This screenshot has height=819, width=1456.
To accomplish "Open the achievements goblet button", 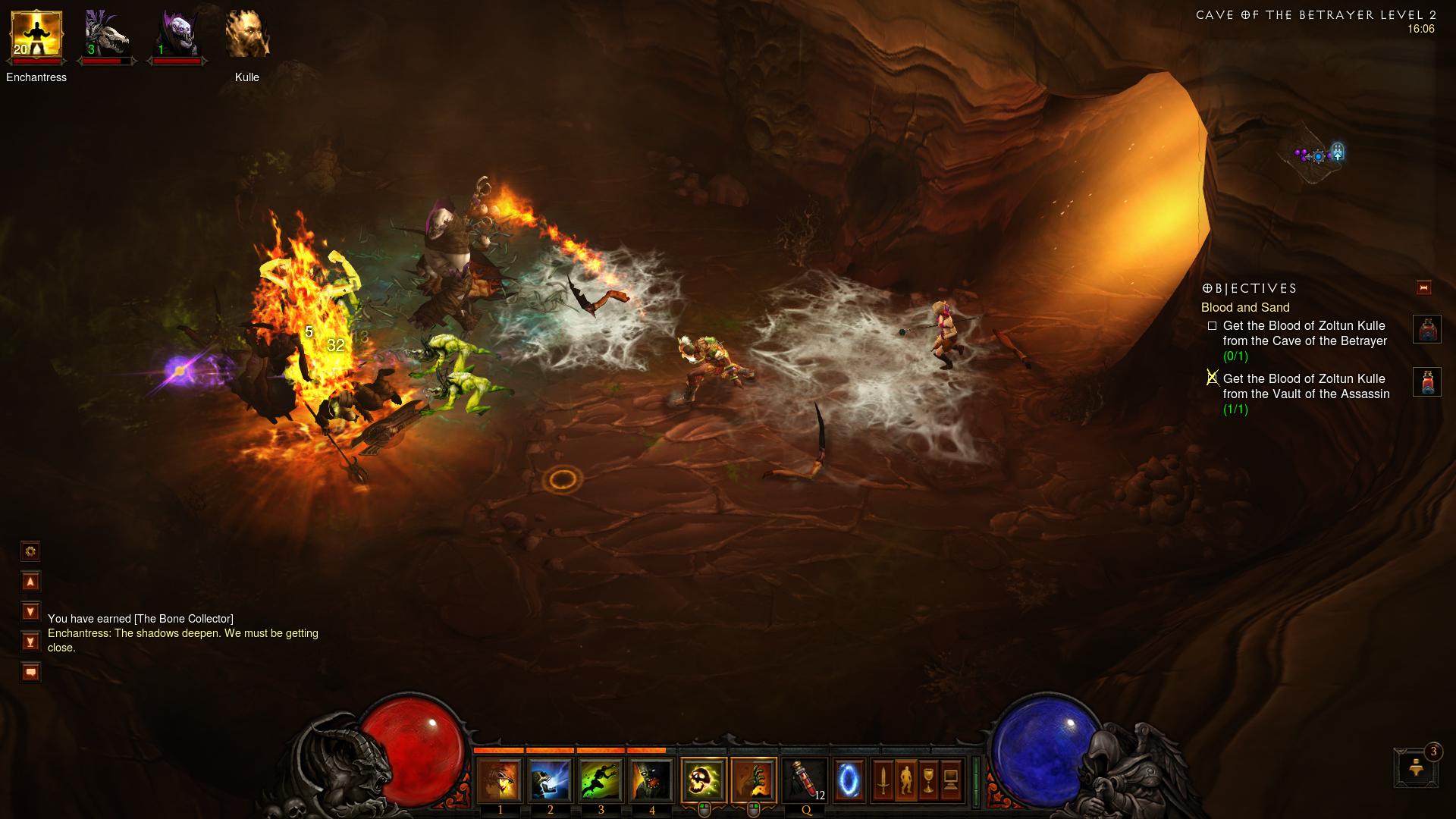I will [928, 780].
